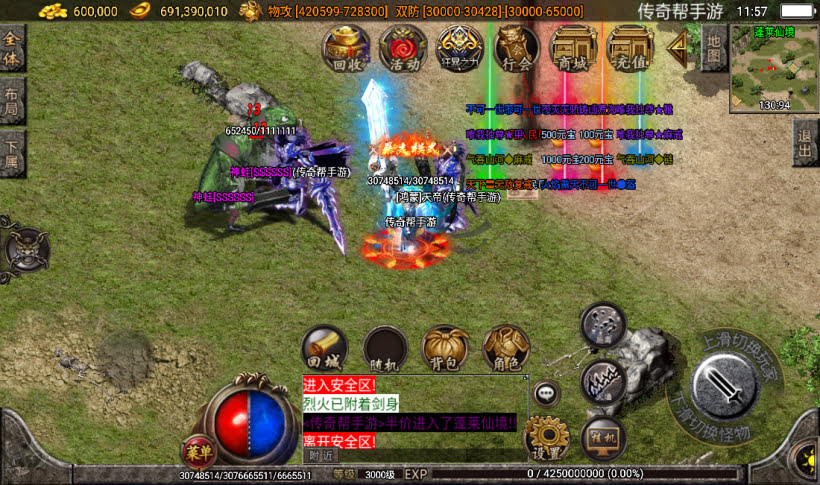This screenshot has width=820, height=485.
Task: Open the 活动 events icon
Action: pyautogui.click(x=403, y=48)
